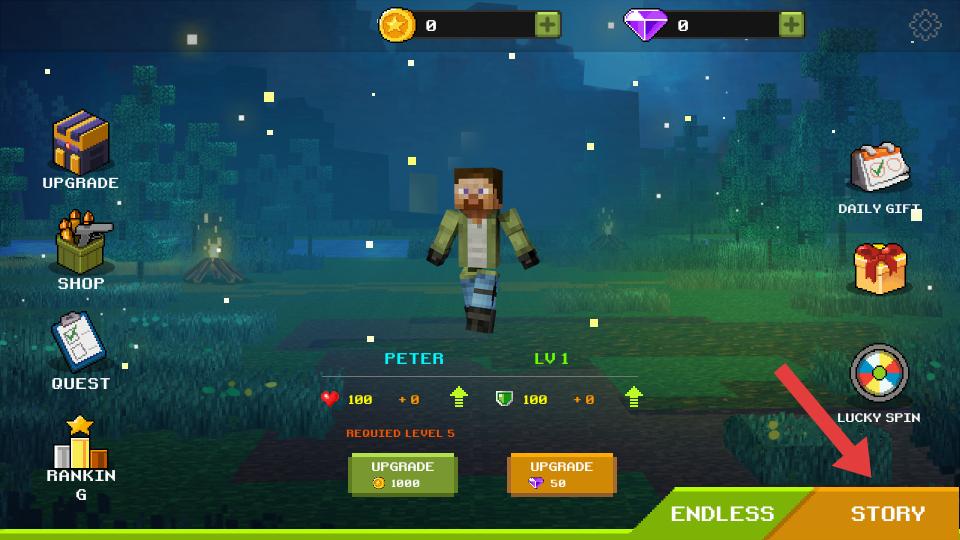Viewport: 960px width, 540px height.
Task: Upgrade health with the green arrow
Action: [x=459, y=398]
